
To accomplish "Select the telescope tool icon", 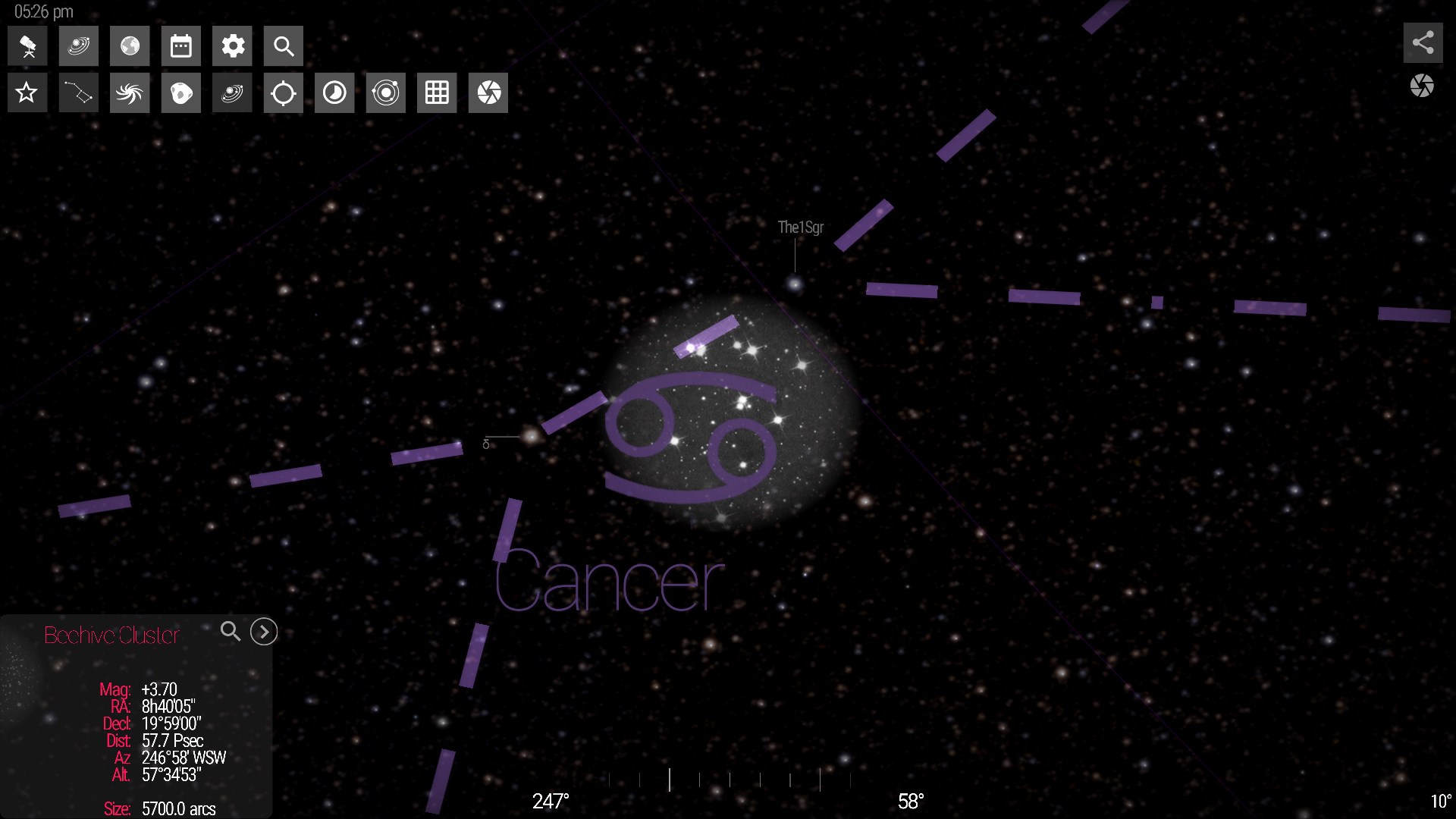I will click(x=27, y=45).
